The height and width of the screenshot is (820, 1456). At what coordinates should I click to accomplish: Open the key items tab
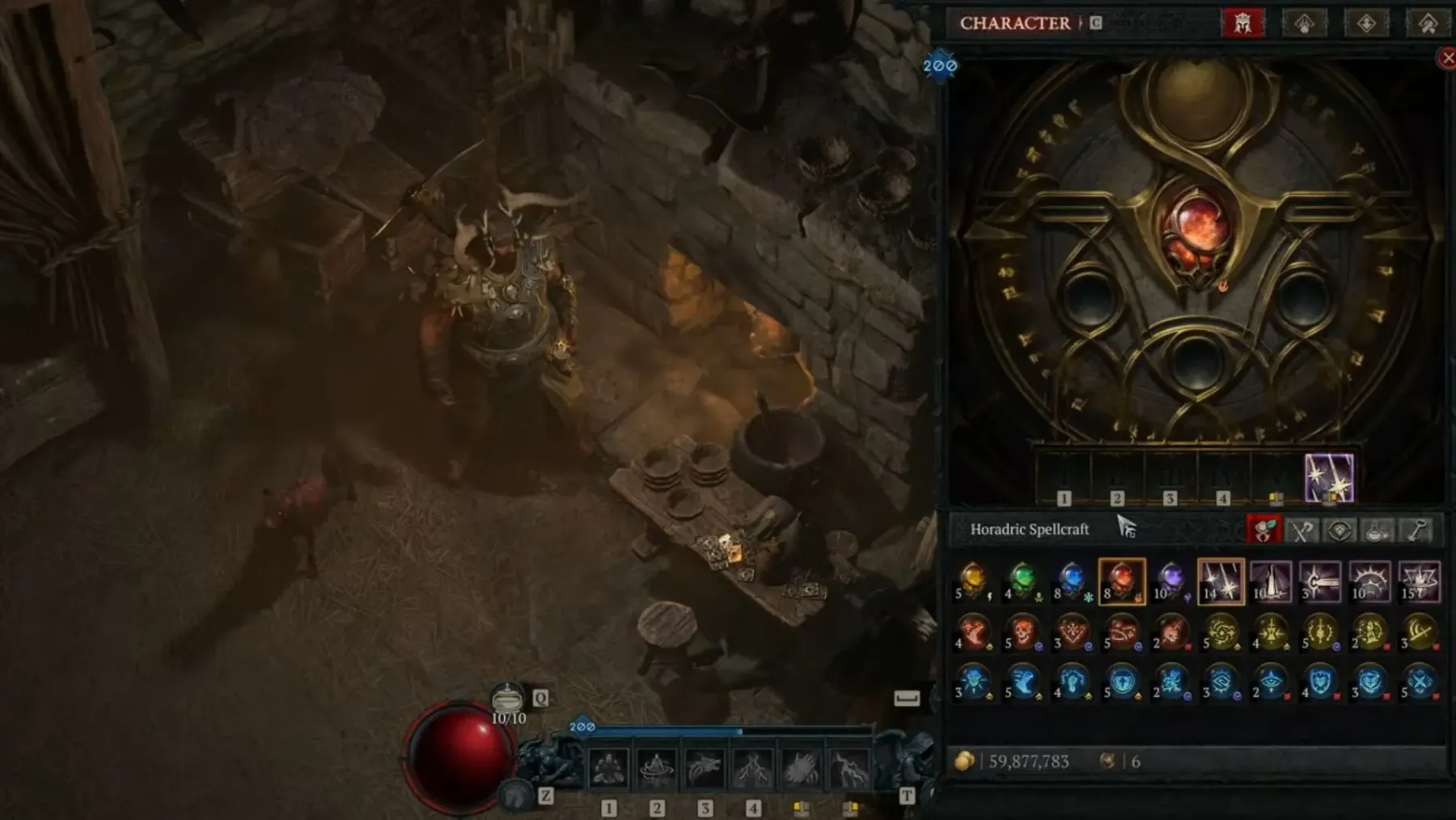(1416, 530)
